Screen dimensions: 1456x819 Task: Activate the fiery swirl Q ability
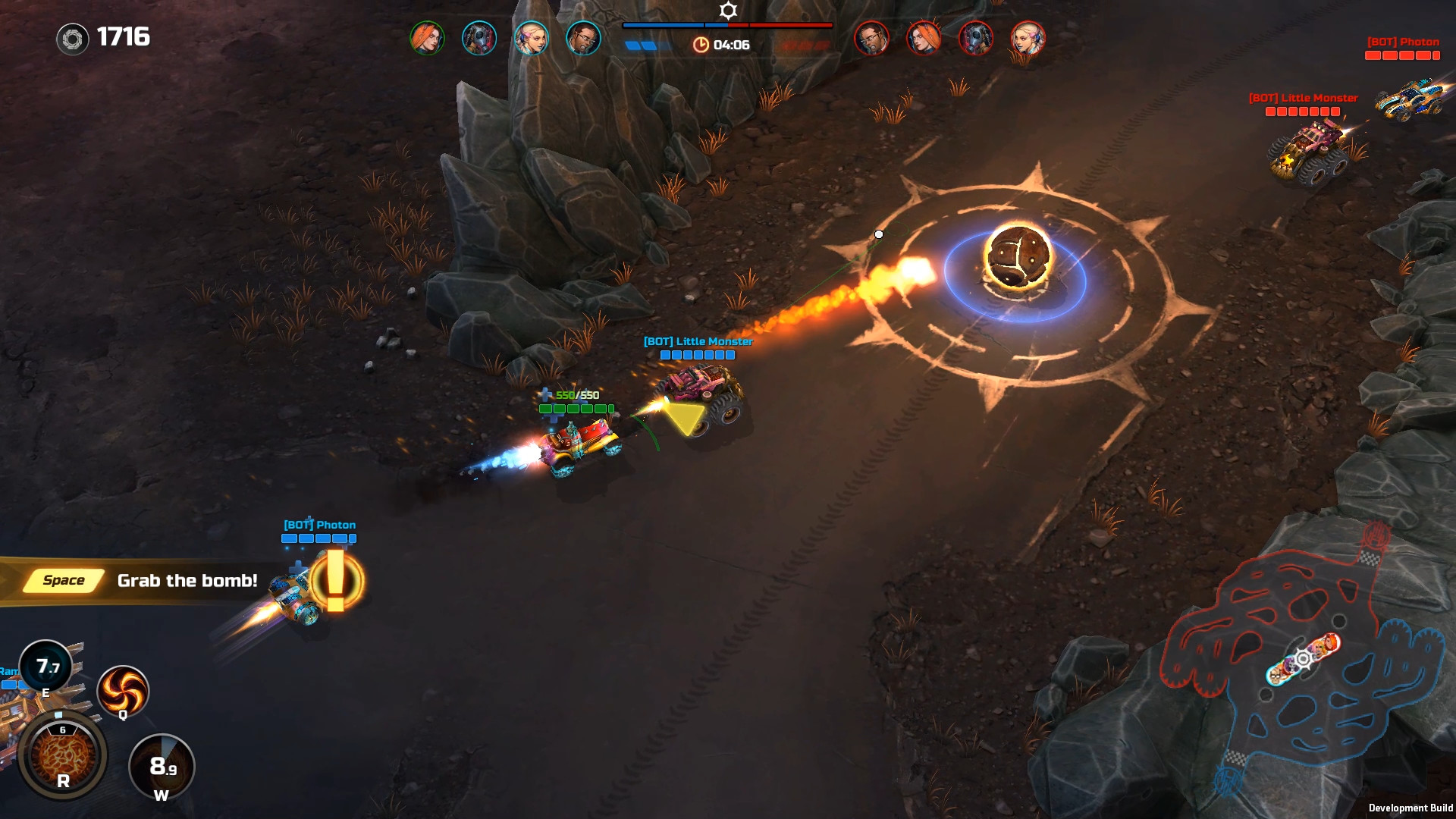[122, 689]
